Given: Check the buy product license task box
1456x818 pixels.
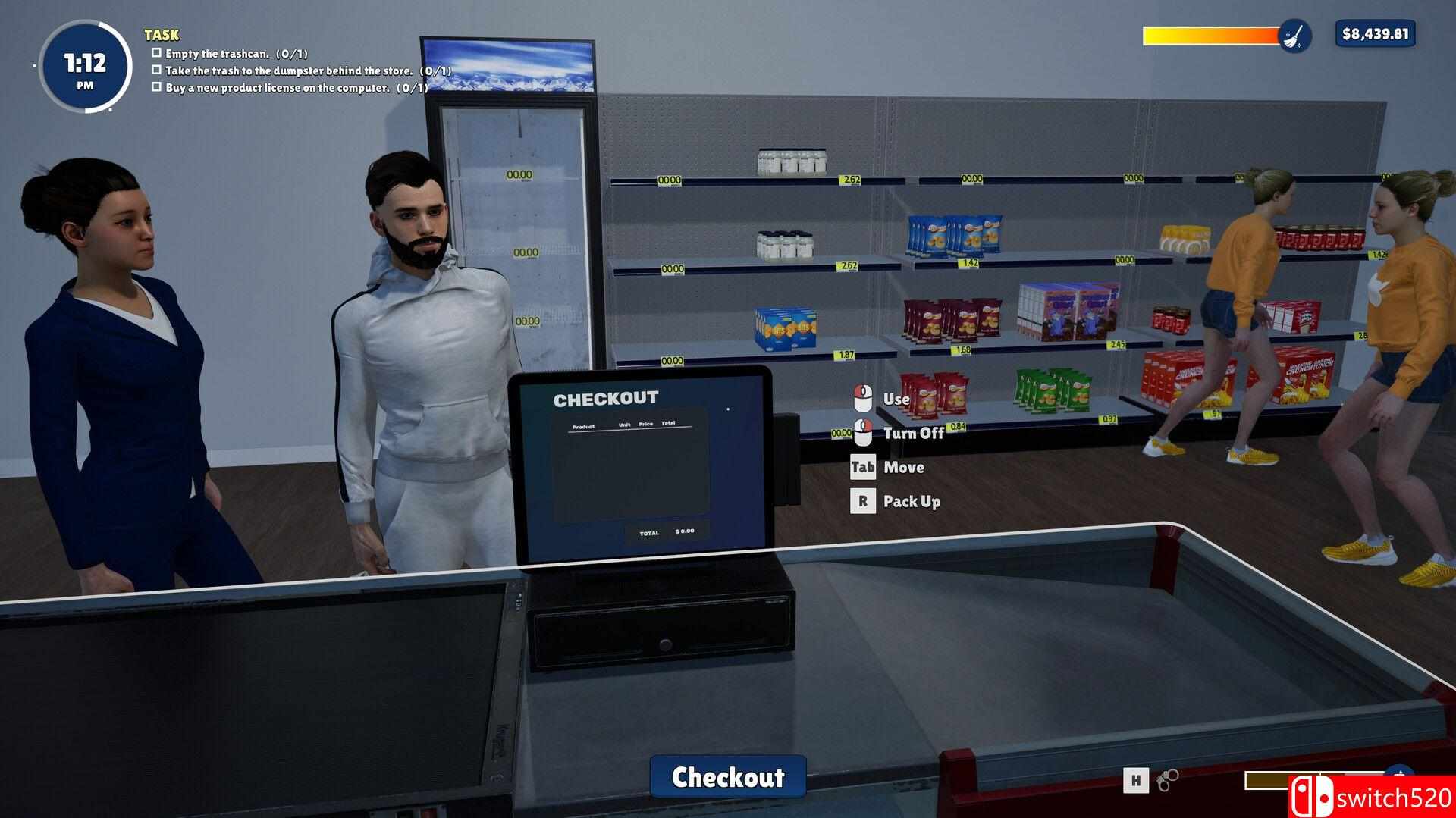Looking at the screenshot, I should click(x=157, y=87).
